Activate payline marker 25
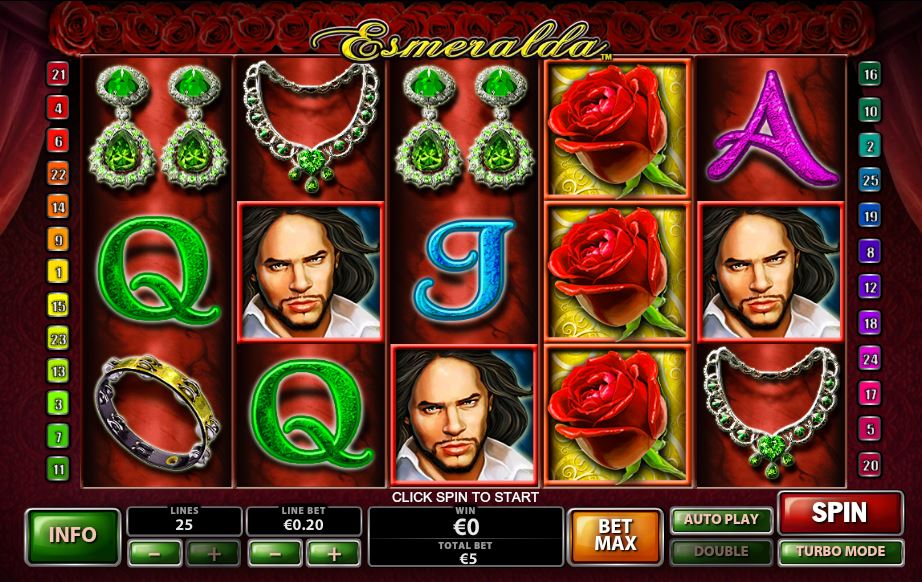The height and width of the screenshot is (582, 922). (870, 180)
